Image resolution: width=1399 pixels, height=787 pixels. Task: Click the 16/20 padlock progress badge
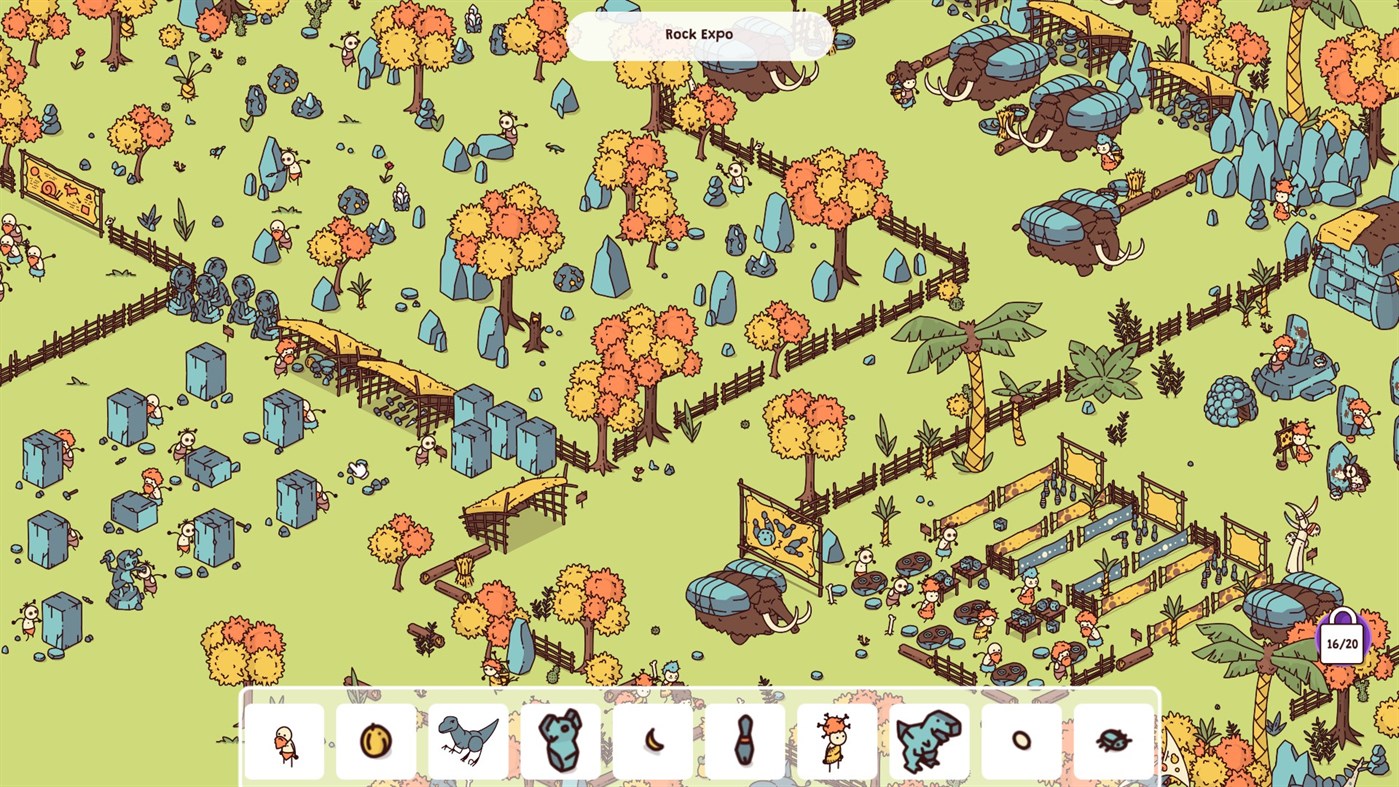click(1340, 641)
